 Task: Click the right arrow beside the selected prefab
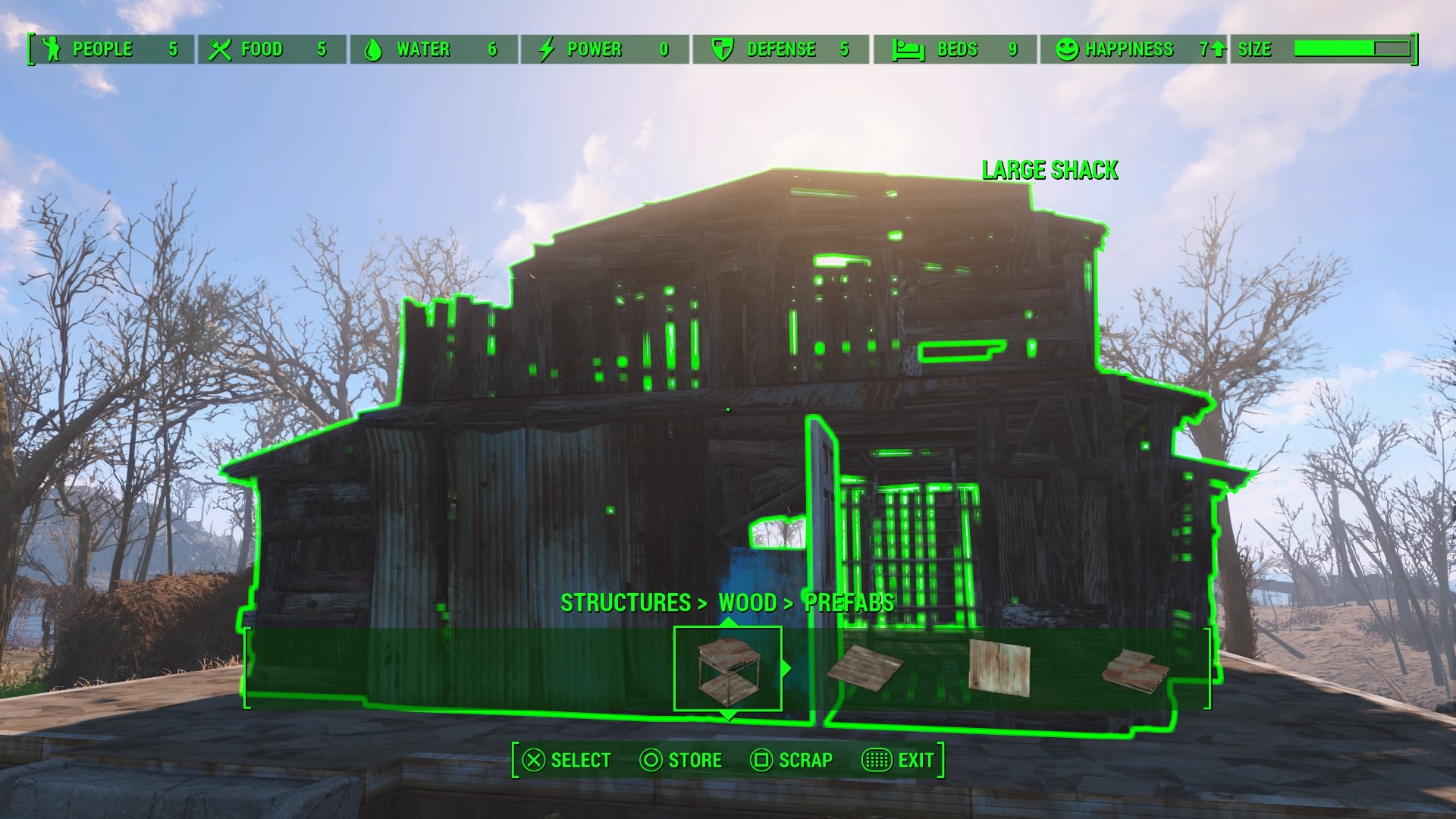[786, 669]
